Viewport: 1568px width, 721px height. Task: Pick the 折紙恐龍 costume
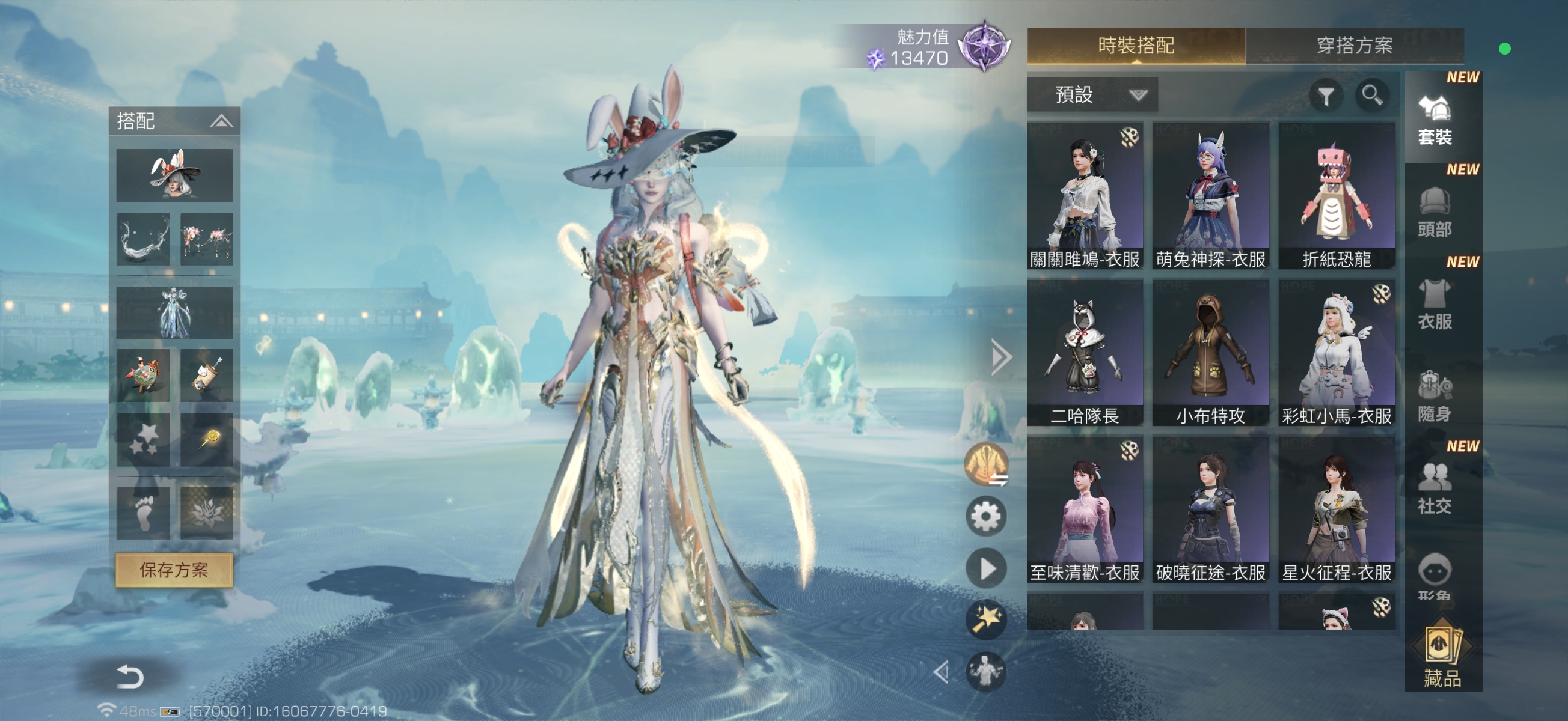pos(1336,195)
